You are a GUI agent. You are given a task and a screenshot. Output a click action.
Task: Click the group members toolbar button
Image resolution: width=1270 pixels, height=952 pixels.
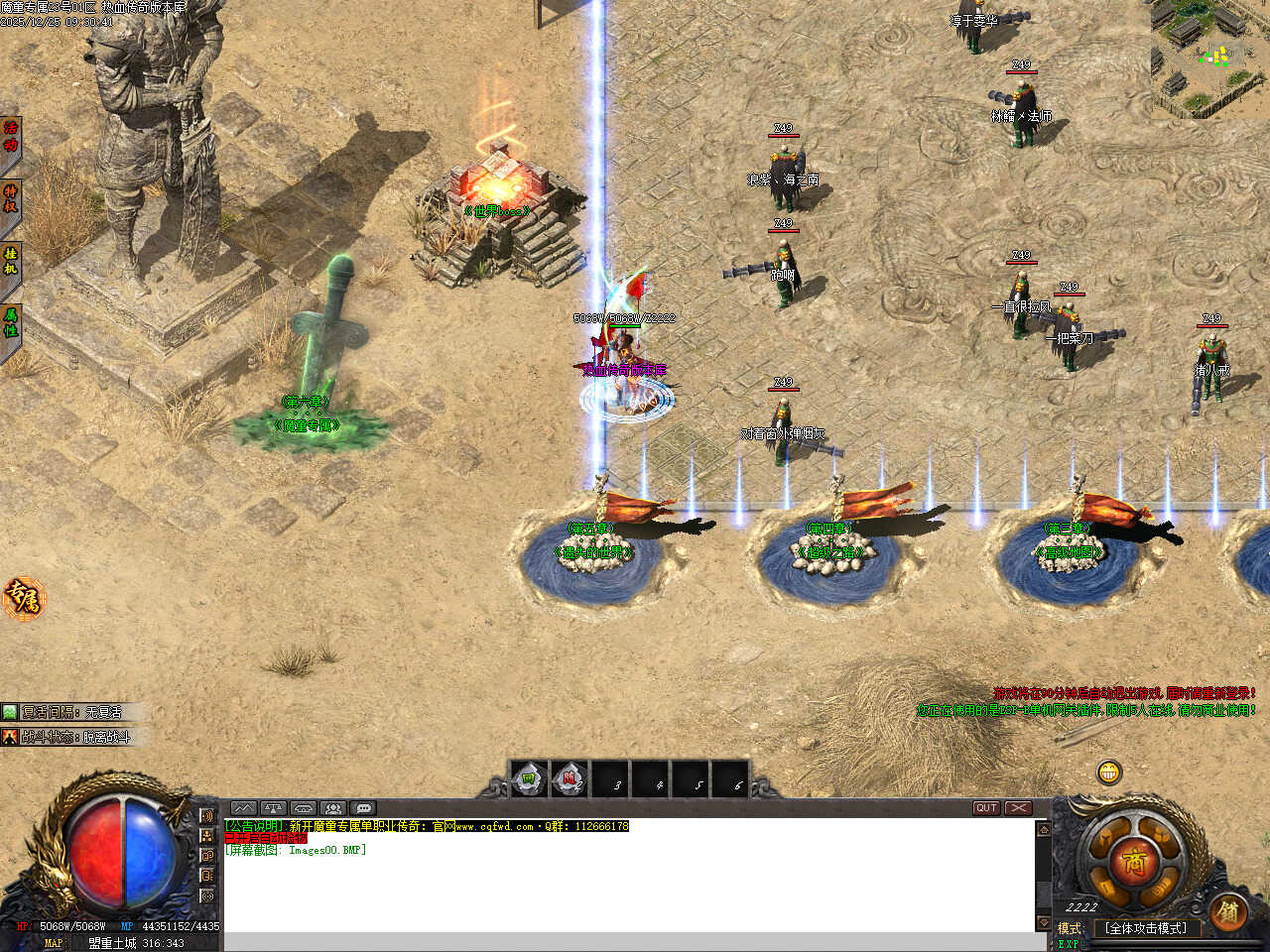tap(333, 808)
